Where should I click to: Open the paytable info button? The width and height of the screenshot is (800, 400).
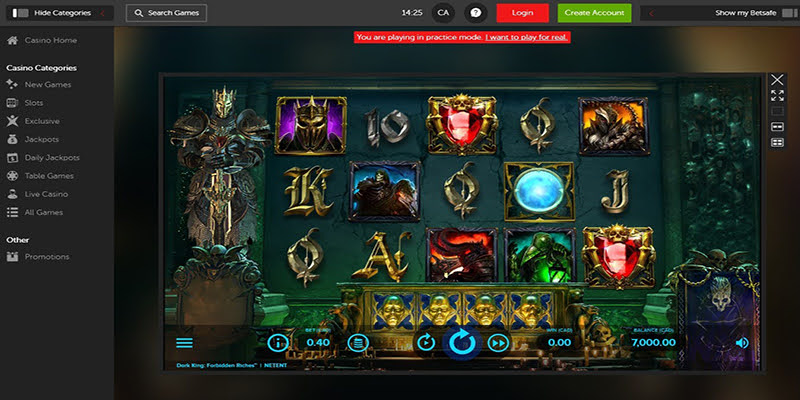278,343
